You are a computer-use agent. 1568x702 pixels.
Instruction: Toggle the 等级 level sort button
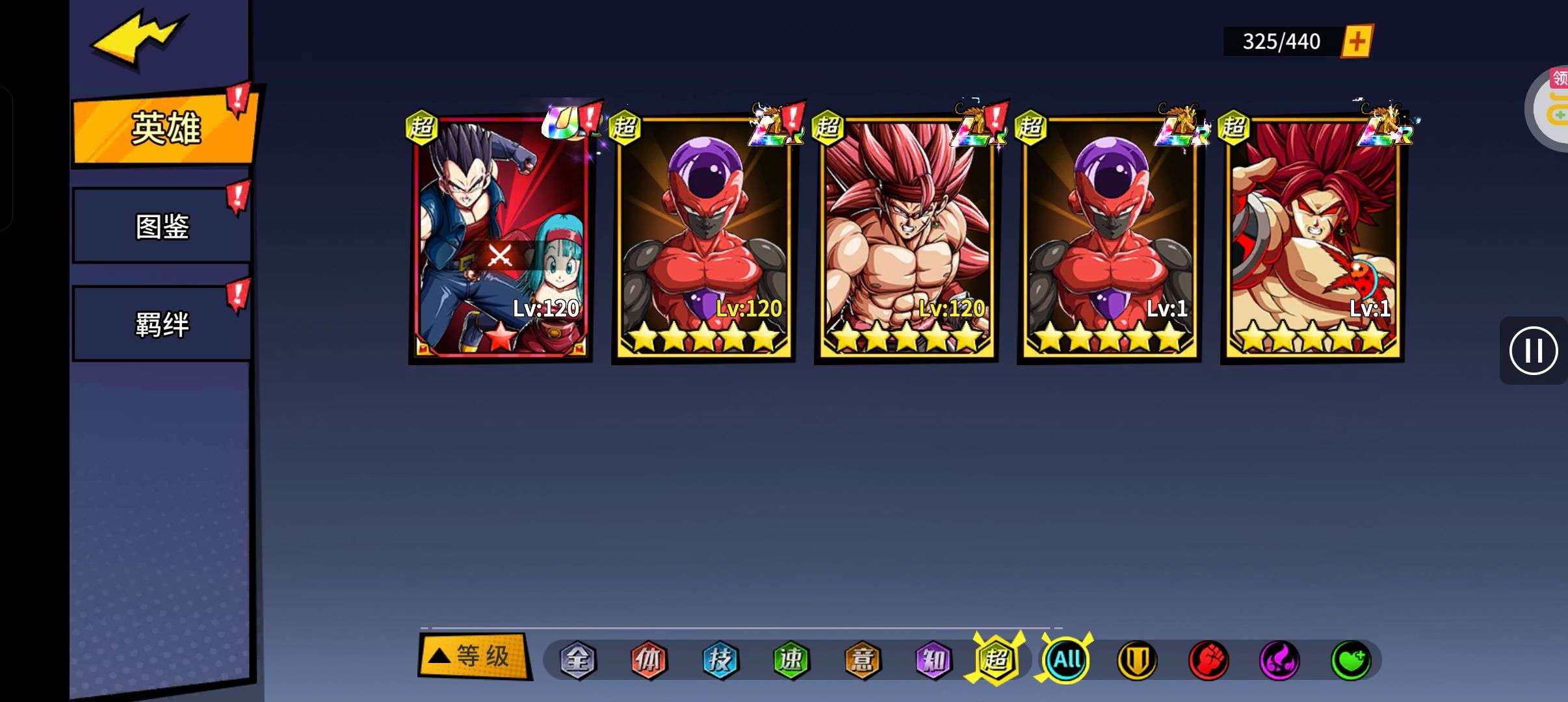point(473,656)
